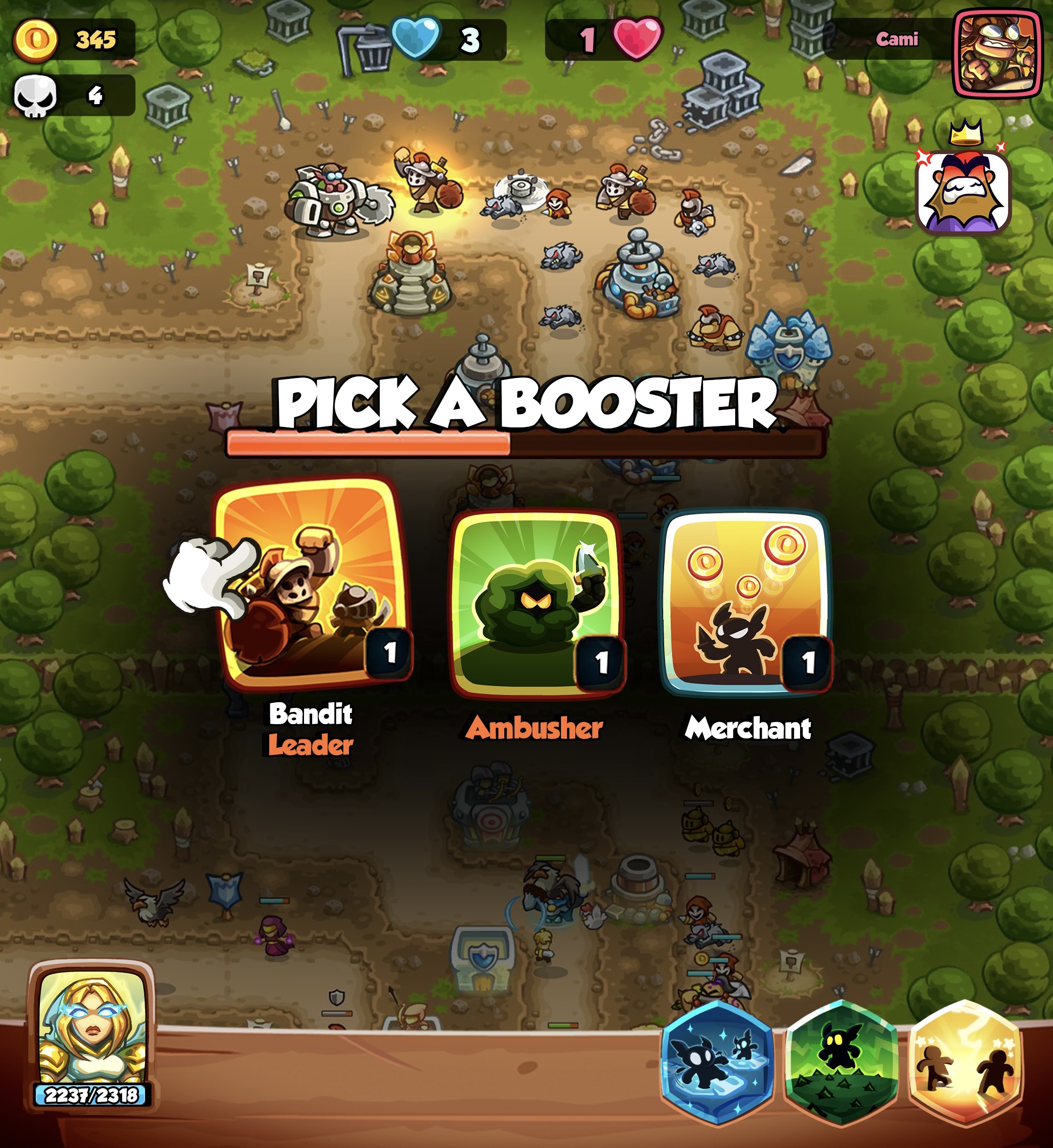The width and height of the screenshot is (1053, 1148).
Task: Select the golden archer tower on the map
Action: pyautogui.click(x=411, y=273)
